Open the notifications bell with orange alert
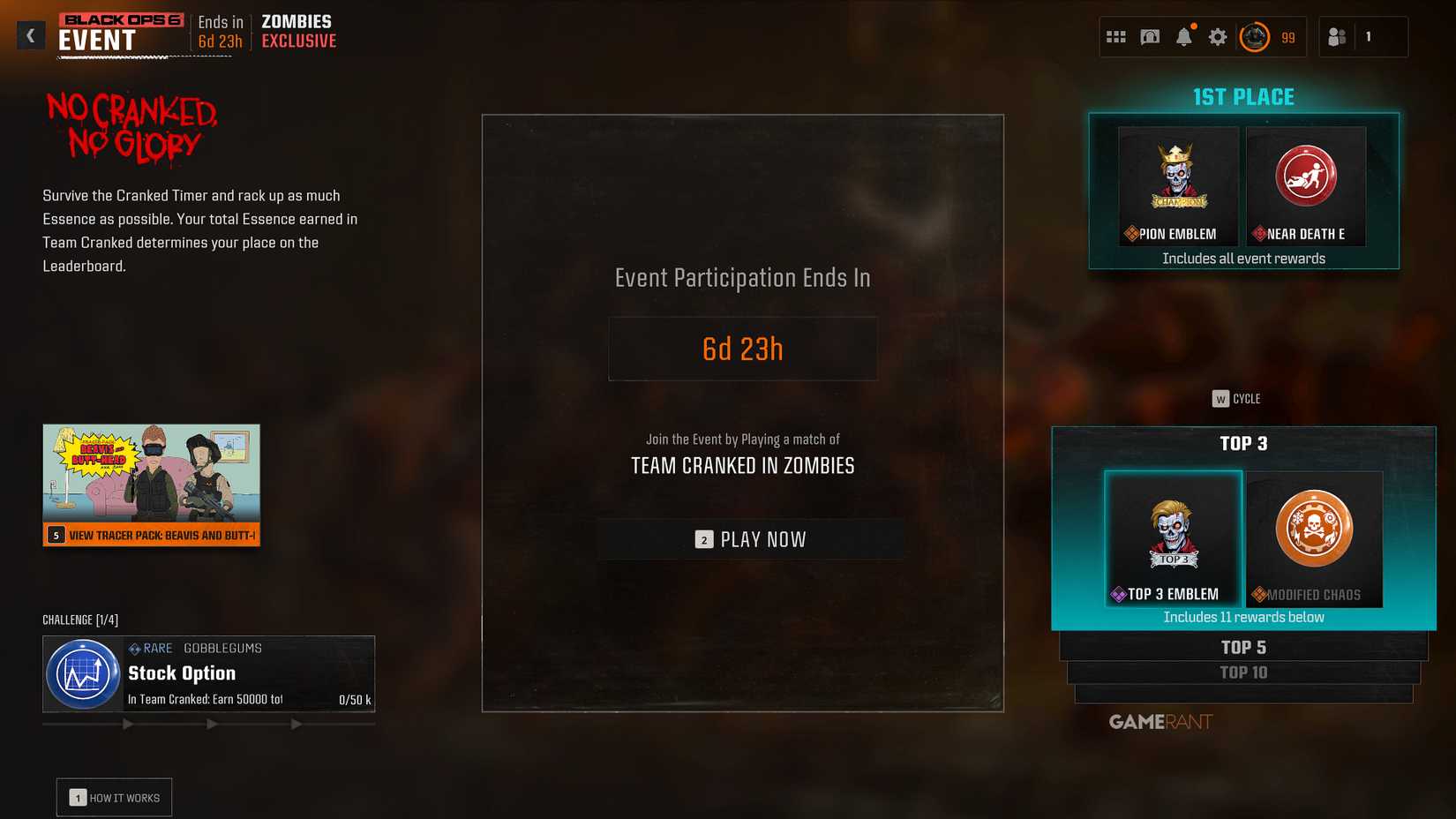Screen dimensions: 1456x819 (1185, 36)
